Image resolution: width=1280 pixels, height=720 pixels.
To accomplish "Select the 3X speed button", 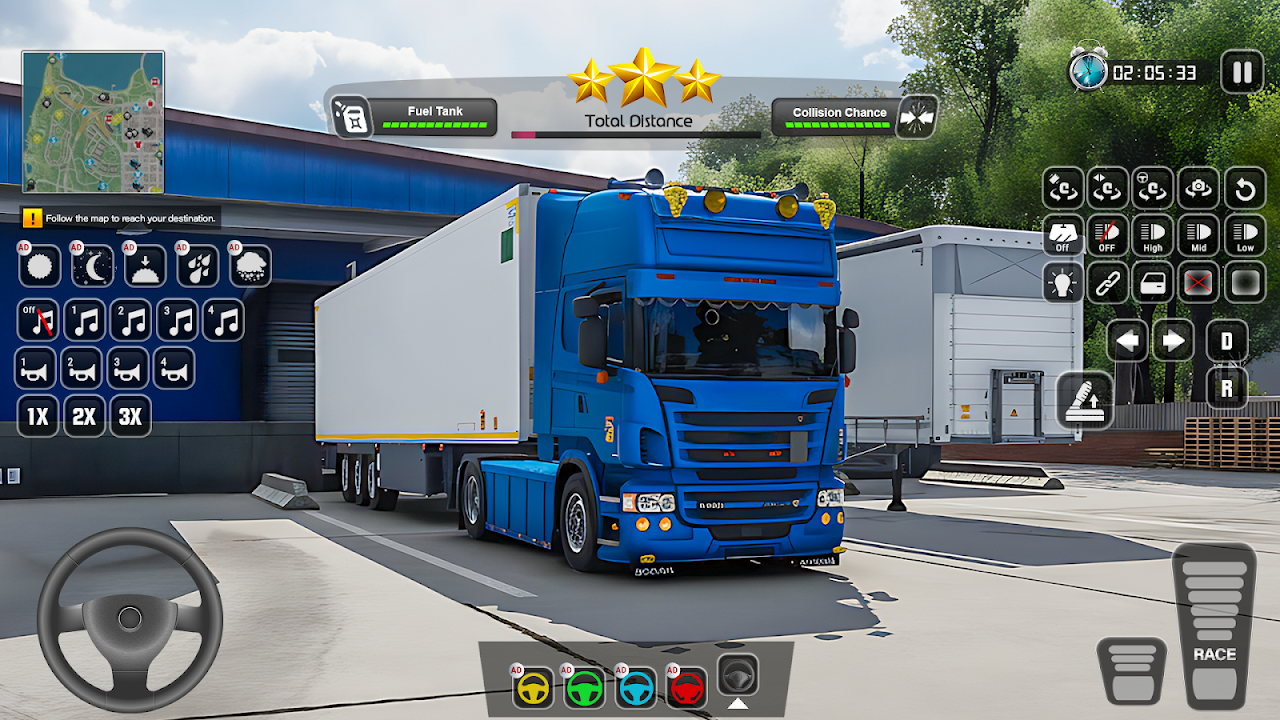I will click(x=131, y=416).
